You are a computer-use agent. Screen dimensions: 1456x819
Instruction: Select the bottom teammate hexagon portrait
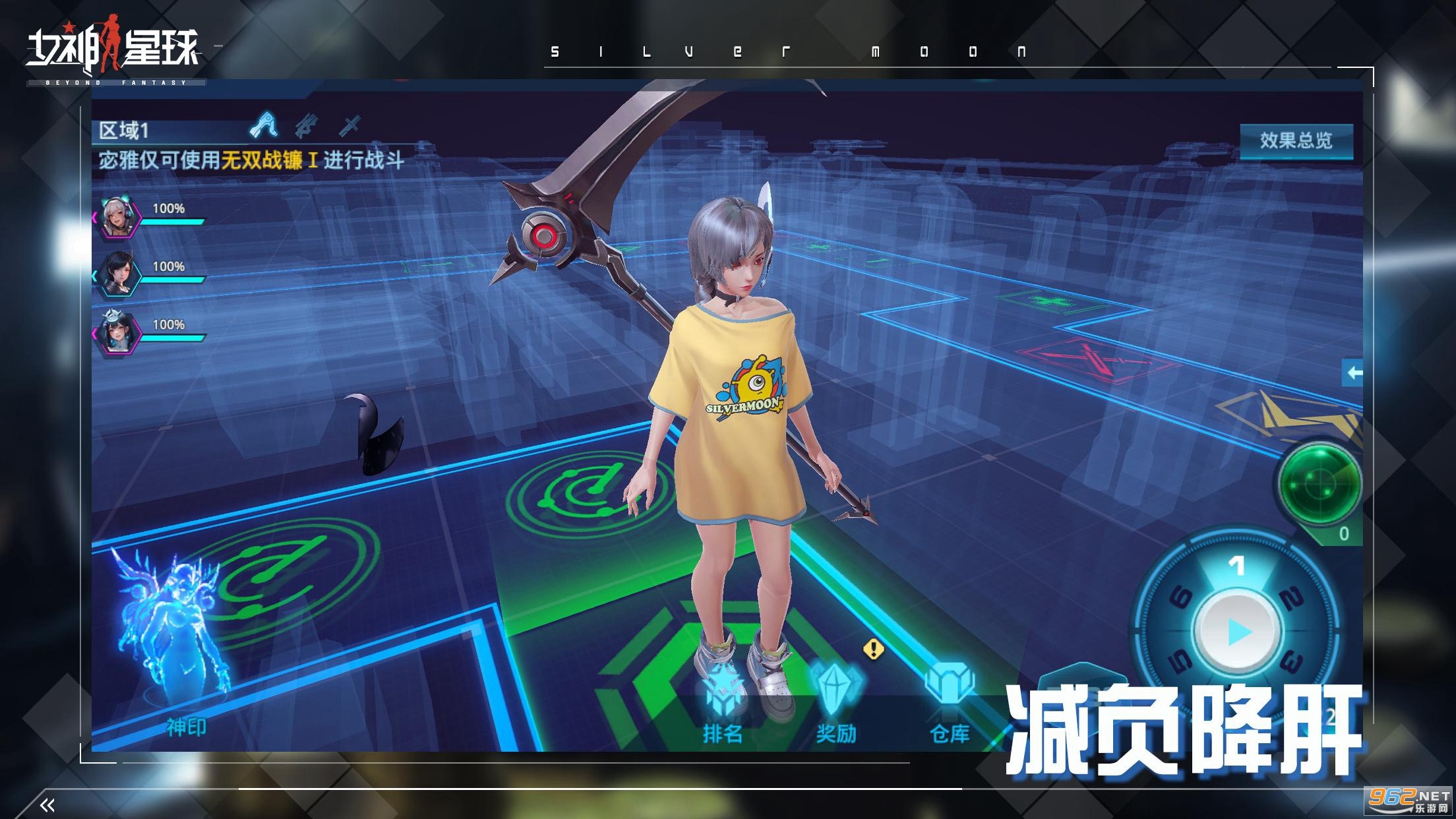click(x=117, y=333)
